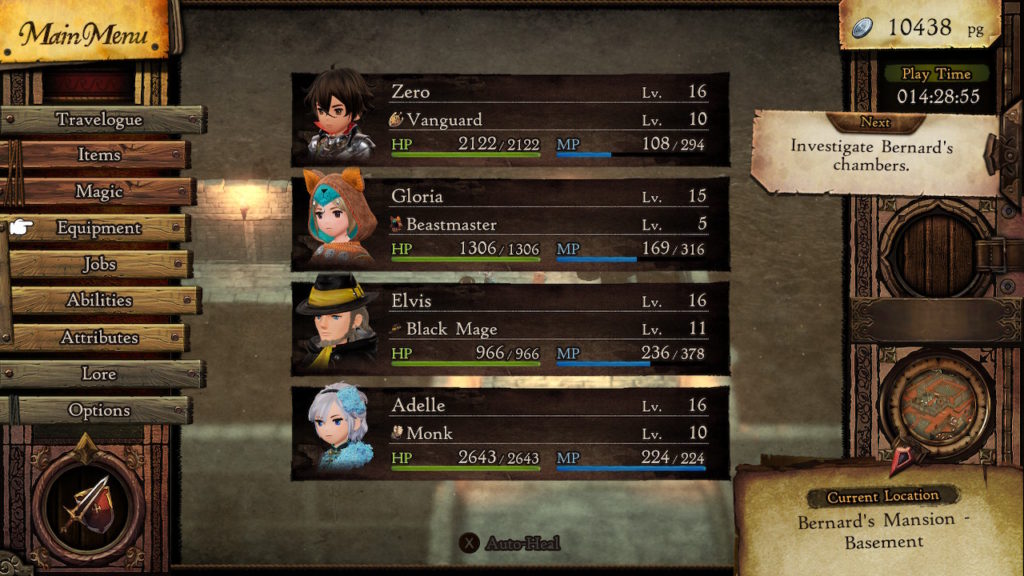Open the Options menu
This screenshot has height=576, width=1024.
pyautogui.click(x=99, y=410)
